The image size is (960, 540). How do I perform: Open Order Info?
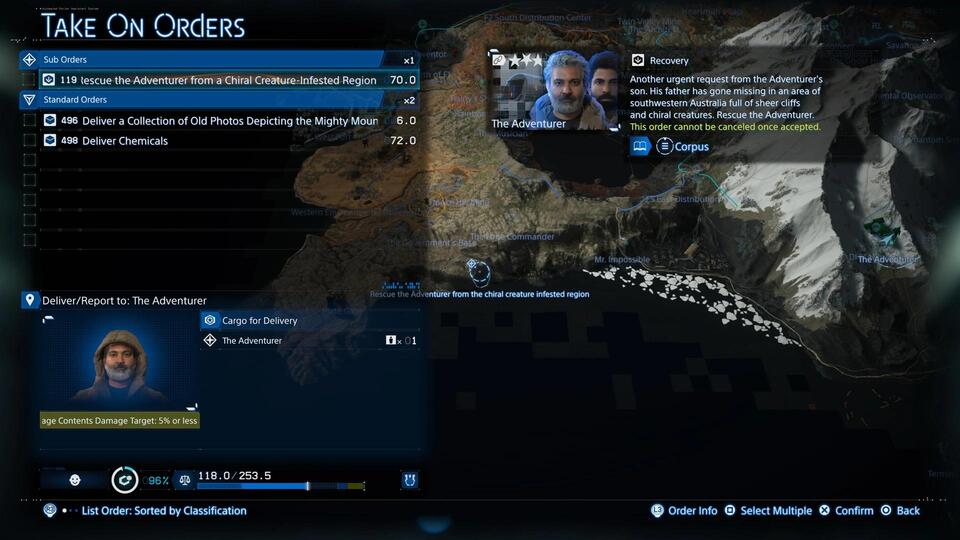[684, 511]
